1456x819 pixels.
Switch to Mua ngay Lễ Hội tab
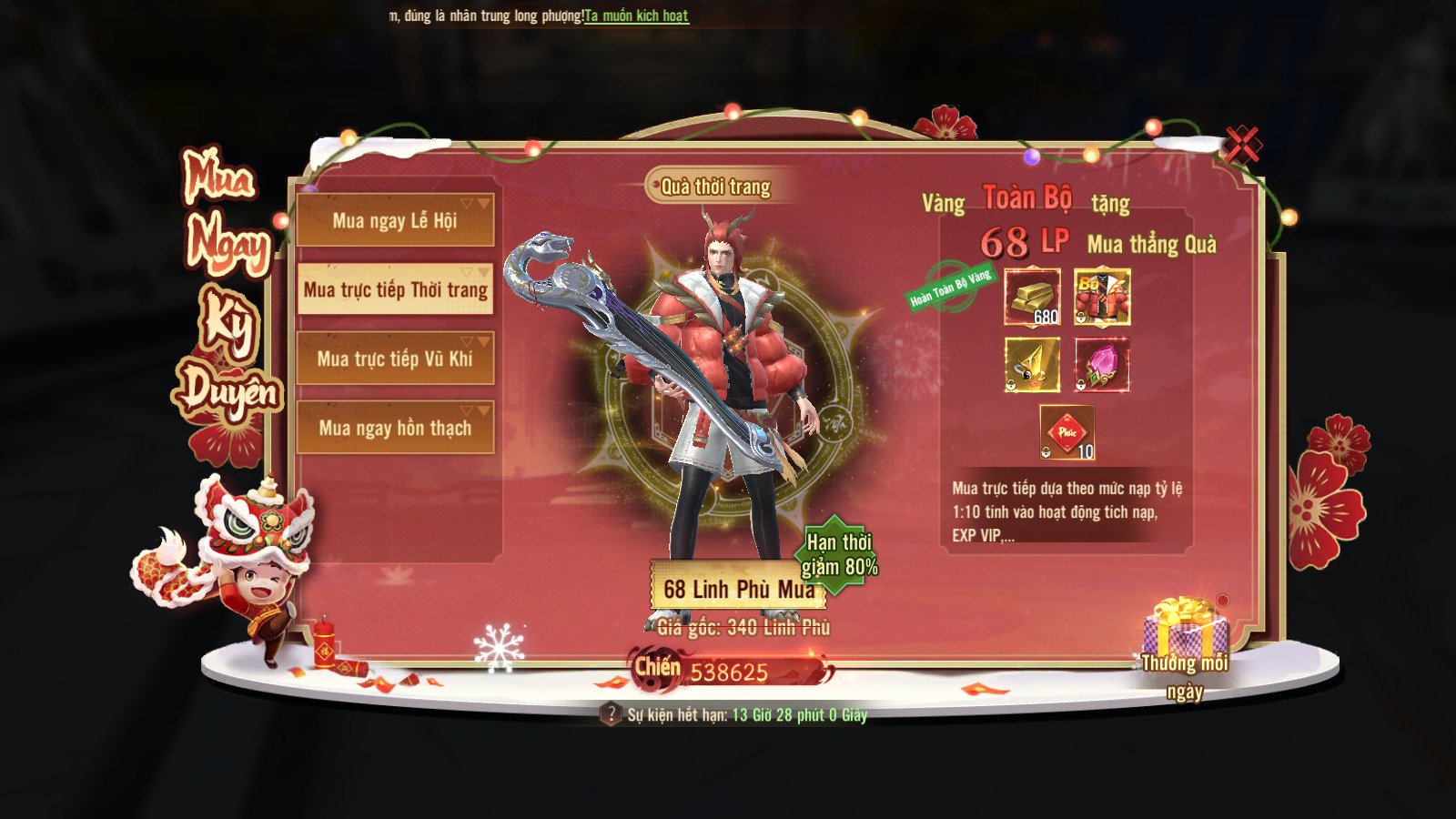point(395,220)
